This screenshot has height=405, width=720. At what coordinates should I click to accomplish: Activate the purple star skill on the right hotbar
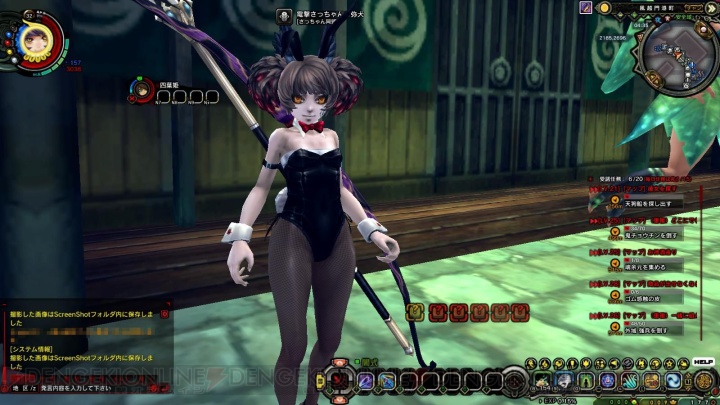[x=607, y=381]
